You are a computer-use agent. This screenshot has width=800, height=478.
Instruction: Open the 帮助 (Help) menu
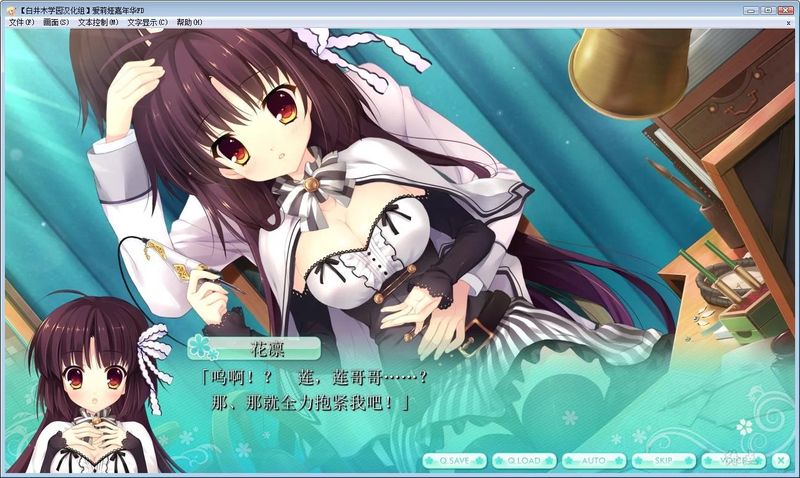tap(189, 22)
